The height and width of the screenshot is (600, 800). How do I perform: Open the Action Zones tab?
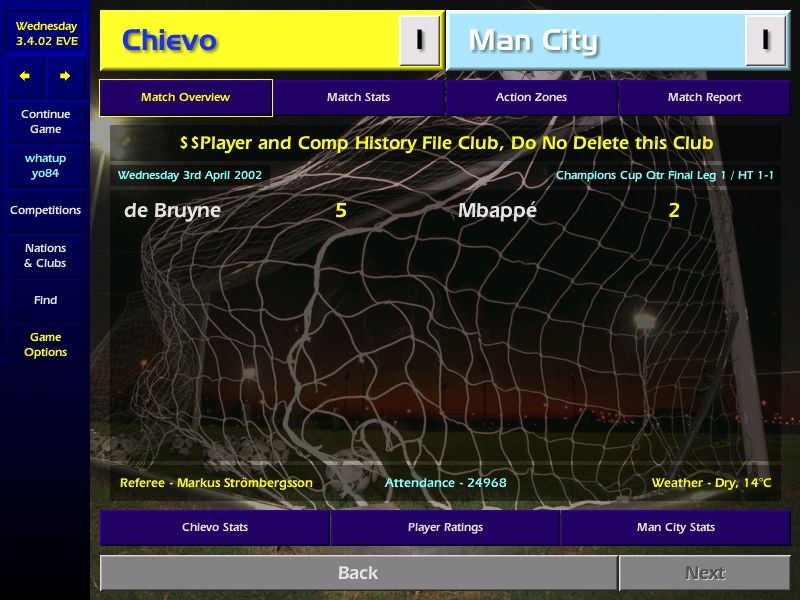[x=531, y=98]
